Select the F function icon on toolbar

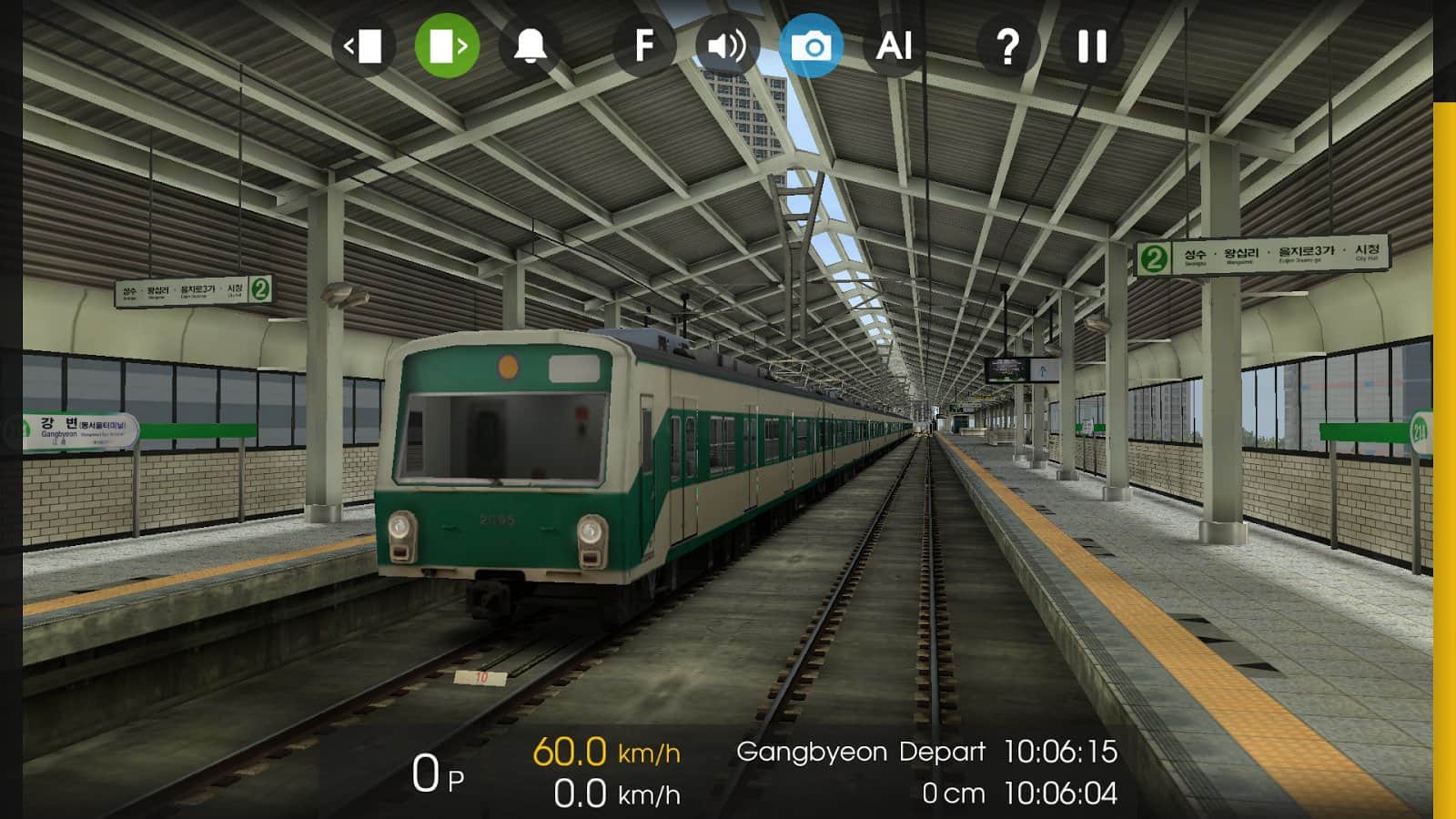coord(646,45)
